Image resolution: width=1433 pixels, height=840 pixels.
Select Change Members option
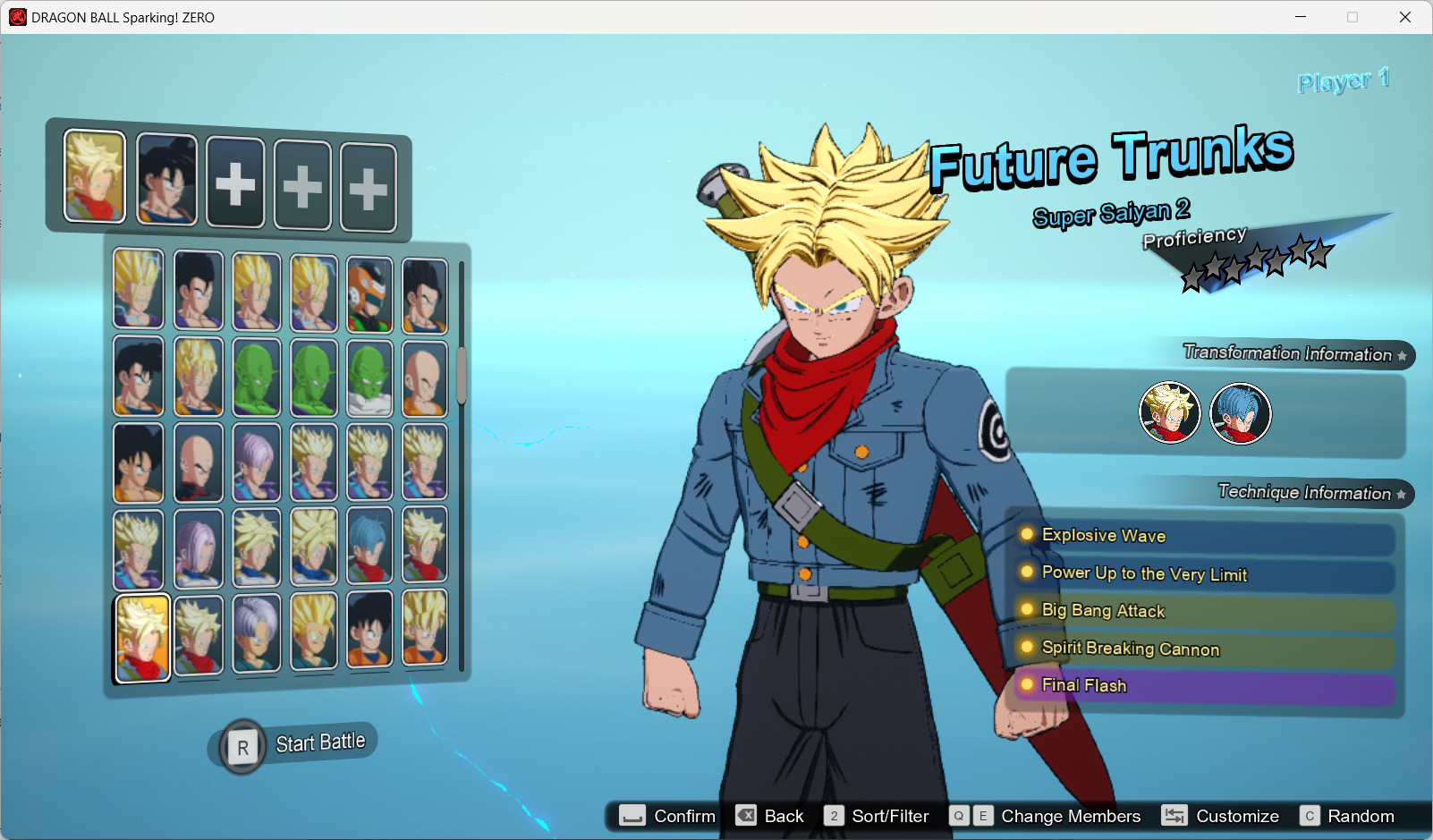[1071, 816]
